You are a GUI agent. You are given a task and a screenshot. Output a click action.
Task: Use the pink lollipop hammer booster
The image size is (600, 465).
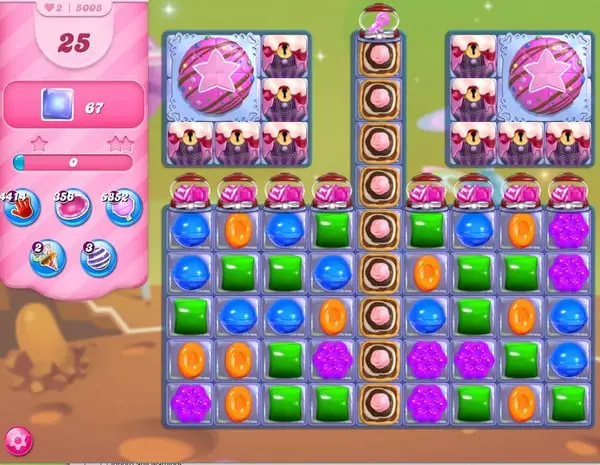click(124, 207)
